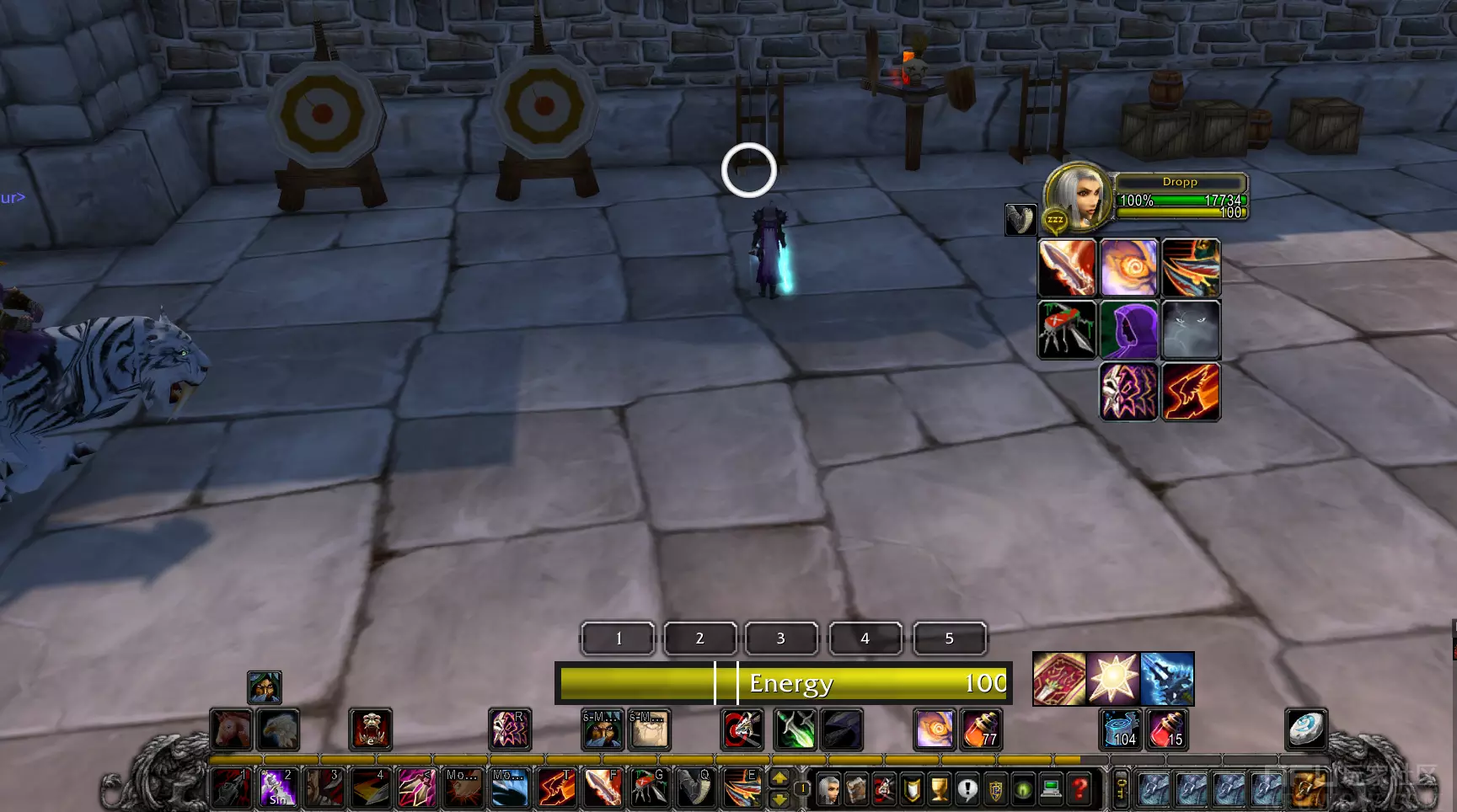
Task: Use the blue scroll with count 104
Action: tap(1121, 729)
